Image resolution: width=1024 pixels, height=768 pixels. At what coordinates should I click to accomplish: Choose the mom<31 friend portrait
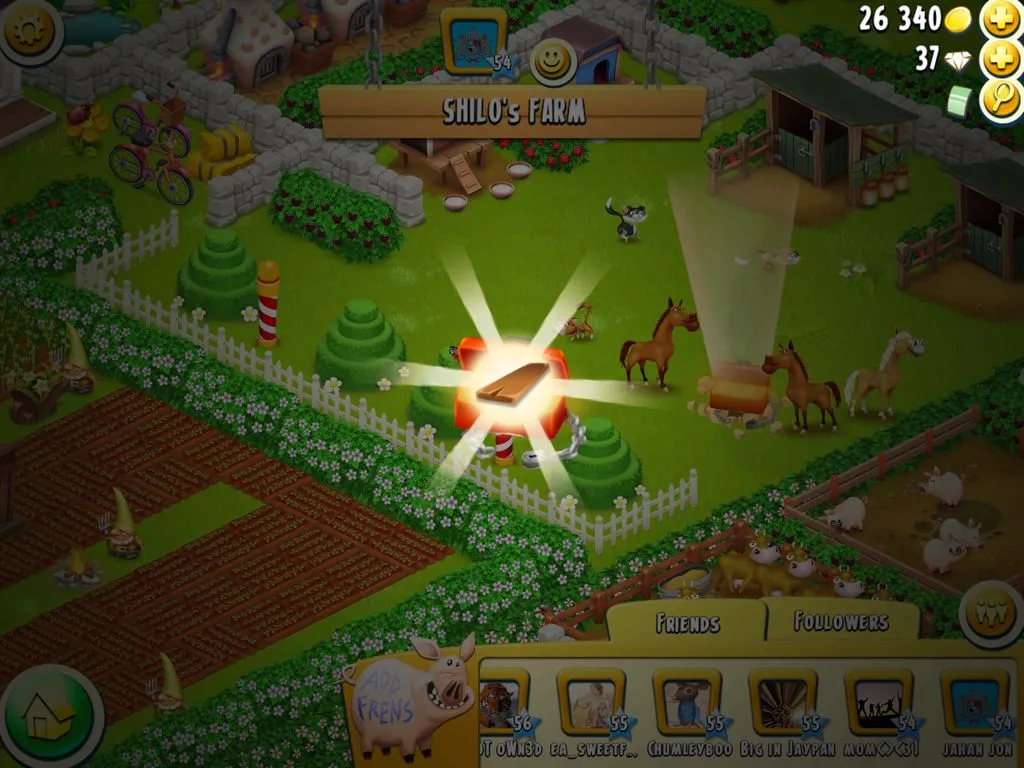[x=878, y=702]
